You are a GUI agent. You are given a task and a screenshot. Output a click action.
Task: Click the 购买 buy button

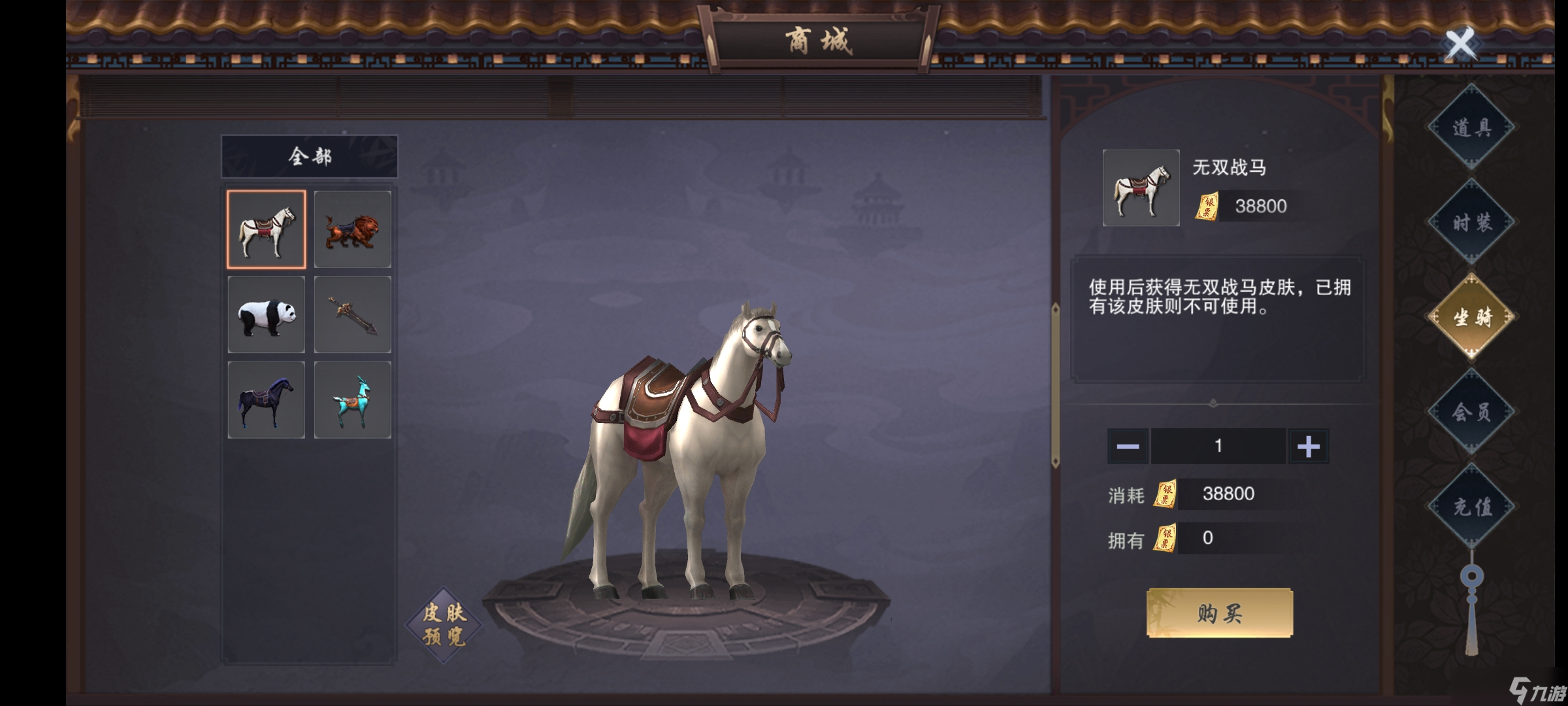click(x=1220, y=613)
